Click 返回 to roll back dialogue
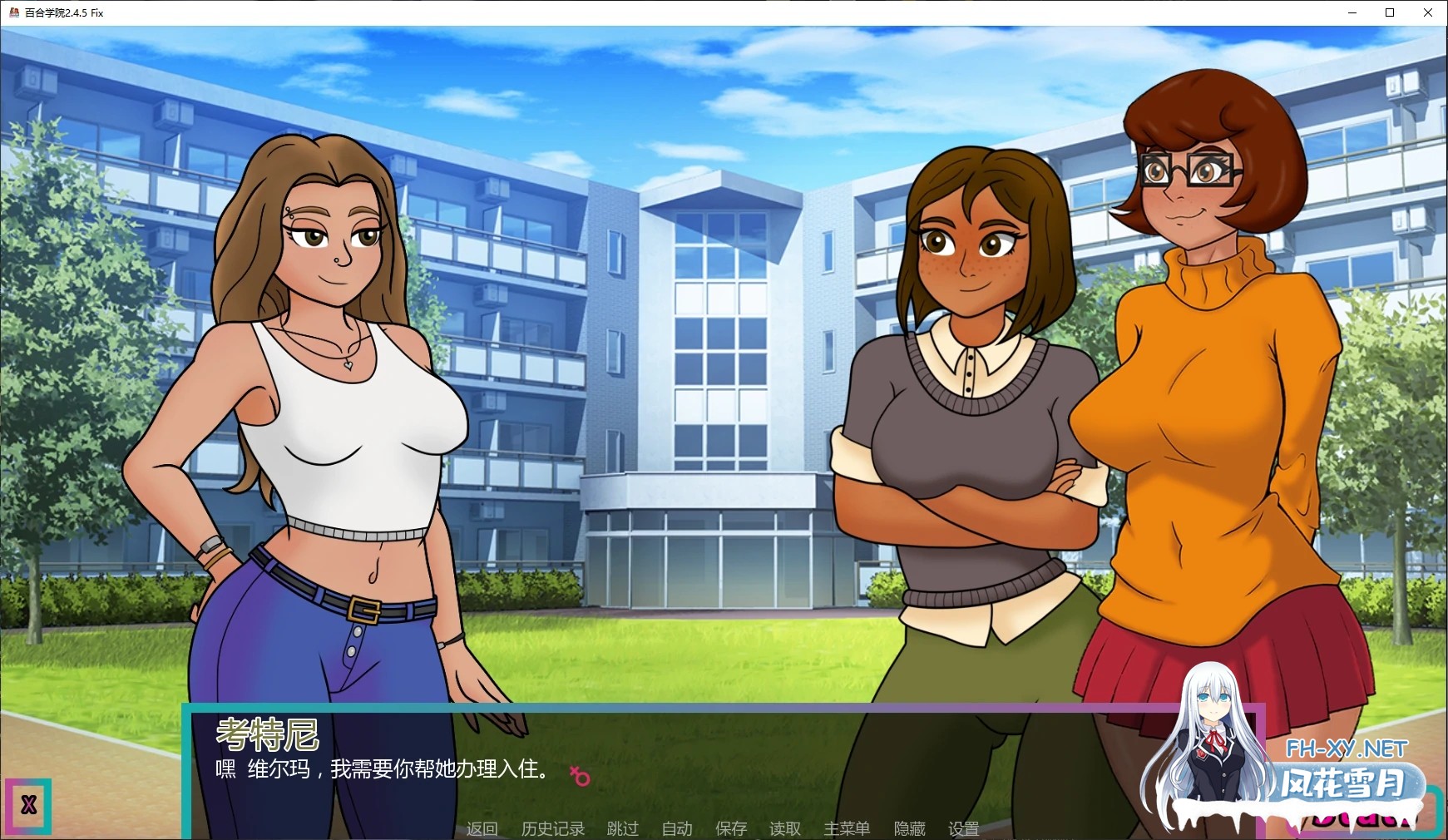1448x840 pixels. [x=481, y=828]
